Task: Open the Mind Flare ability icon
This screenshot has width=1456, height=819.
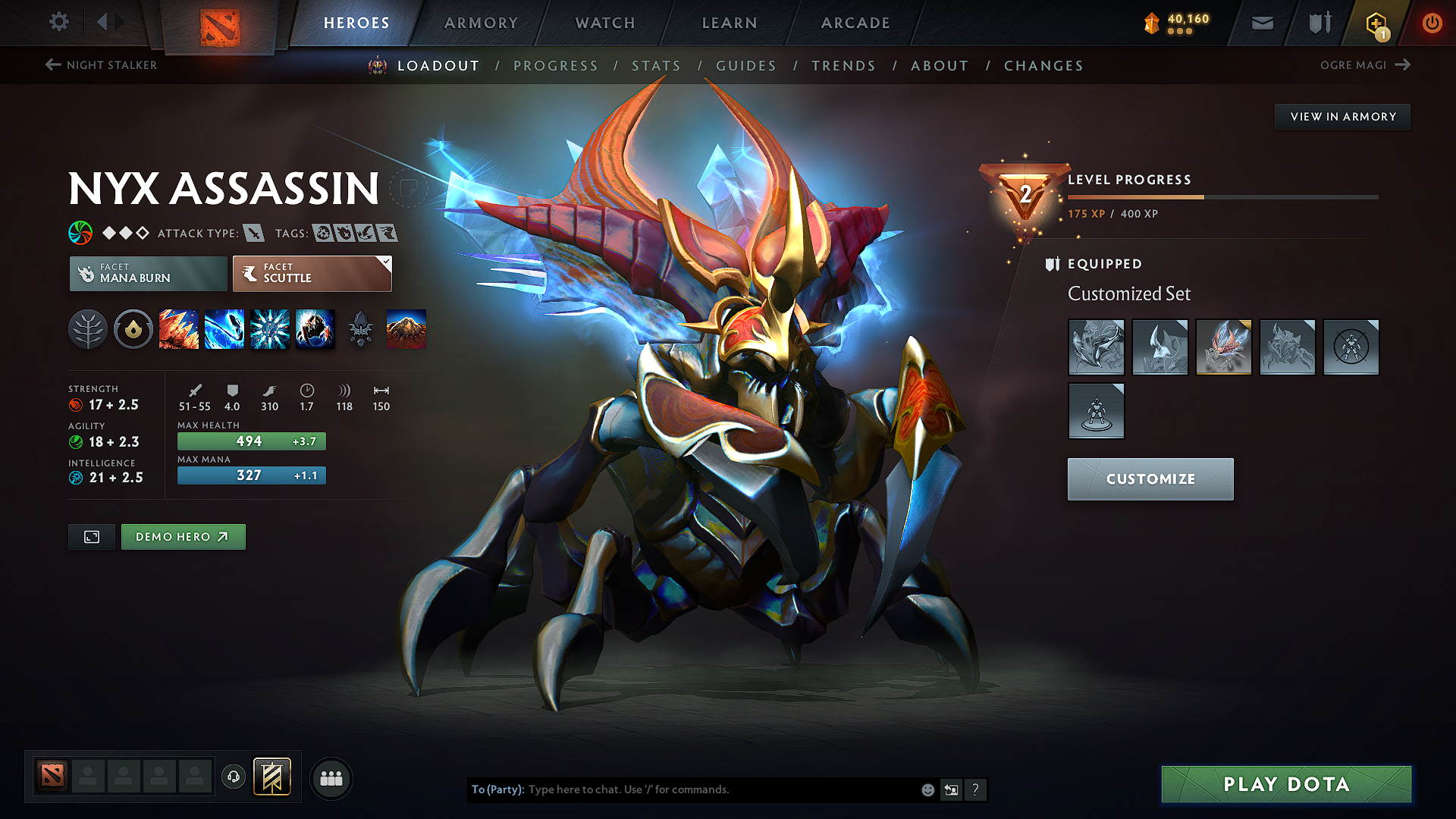Action: (x=224, y=329)
